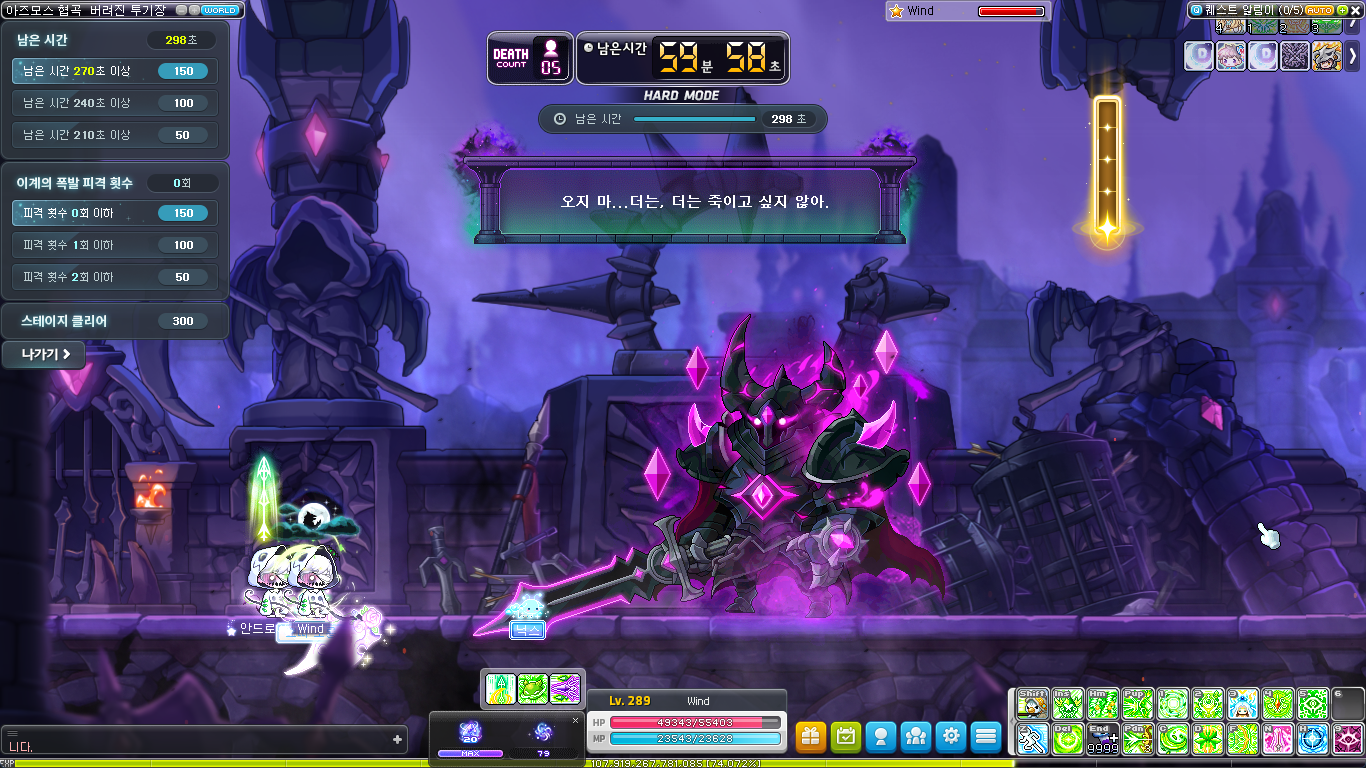The width and height of the screenshot is (1366, 768).
Task: Use the potion slot showing 9999
Action: 1103,739
